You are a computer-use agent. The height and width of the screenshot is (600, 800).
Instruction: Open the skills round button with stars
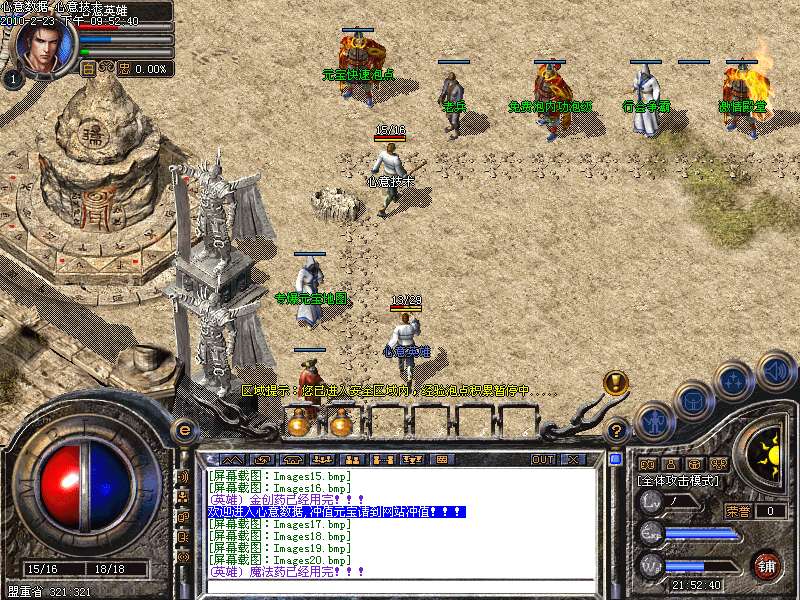point(735,380)
